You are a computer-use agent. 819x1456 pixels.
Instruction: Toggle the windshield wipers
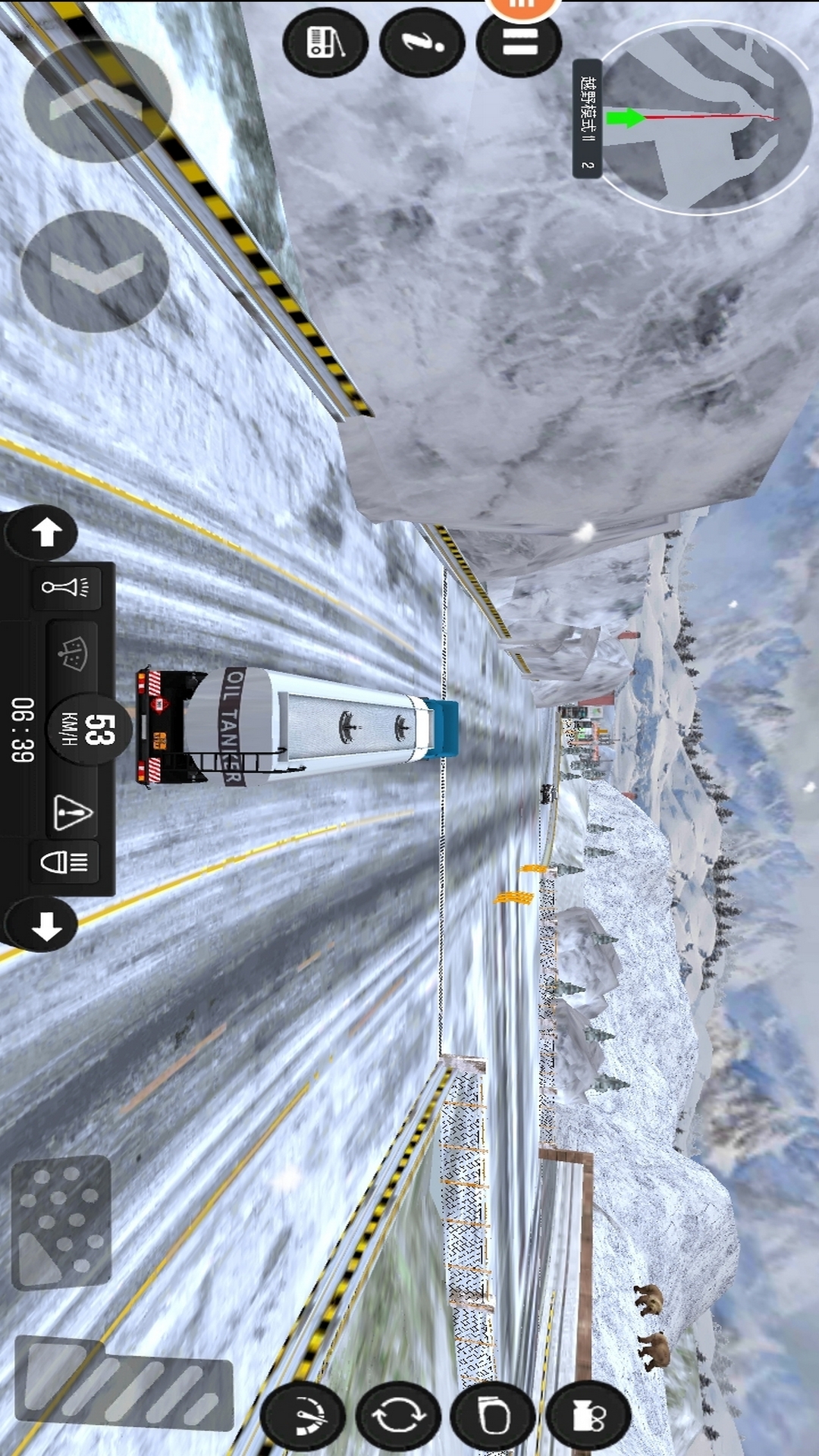point(73,654)
